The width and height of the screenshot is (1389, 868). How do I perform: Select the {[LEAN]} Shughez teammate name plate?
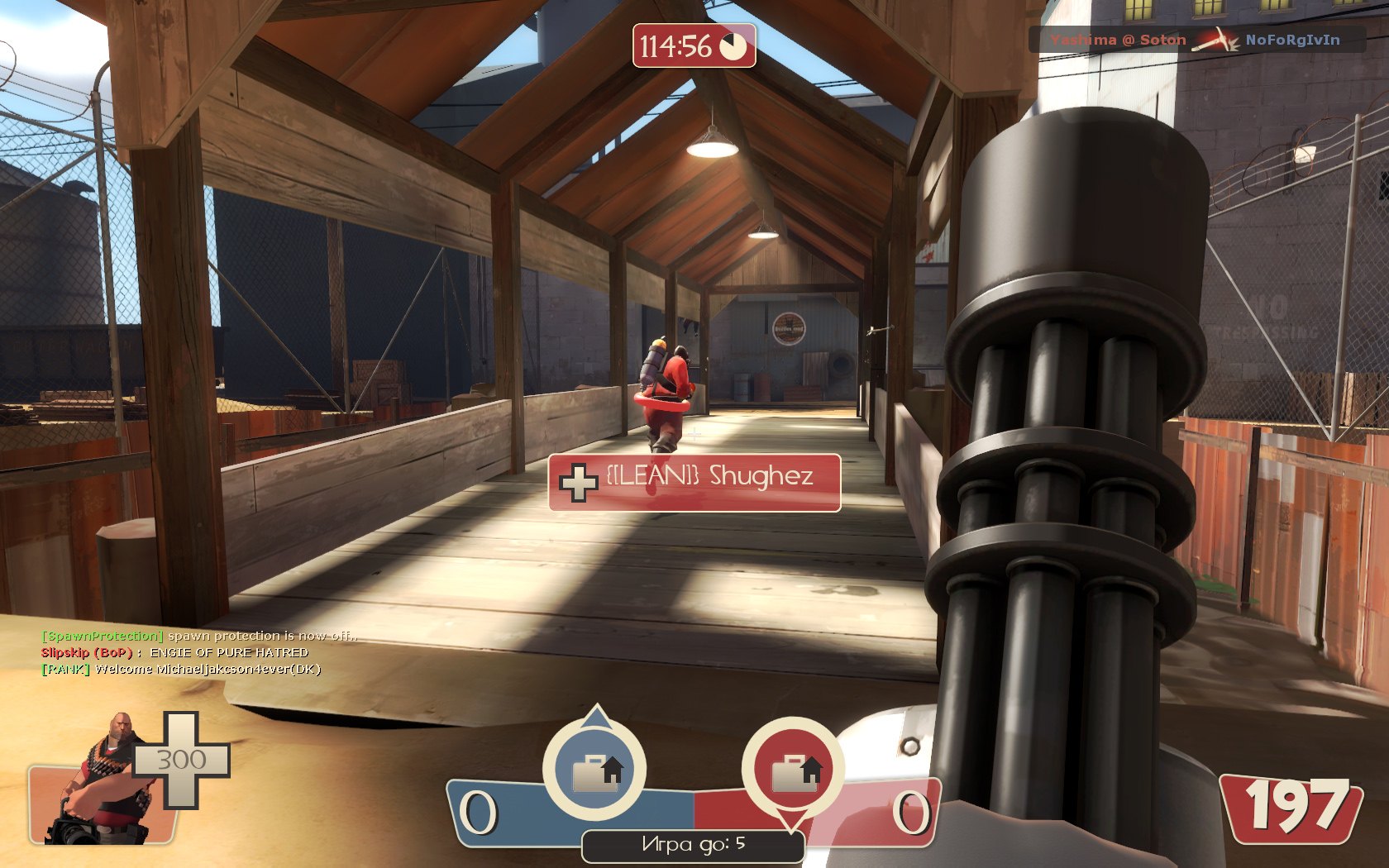(x=694, y=482)
